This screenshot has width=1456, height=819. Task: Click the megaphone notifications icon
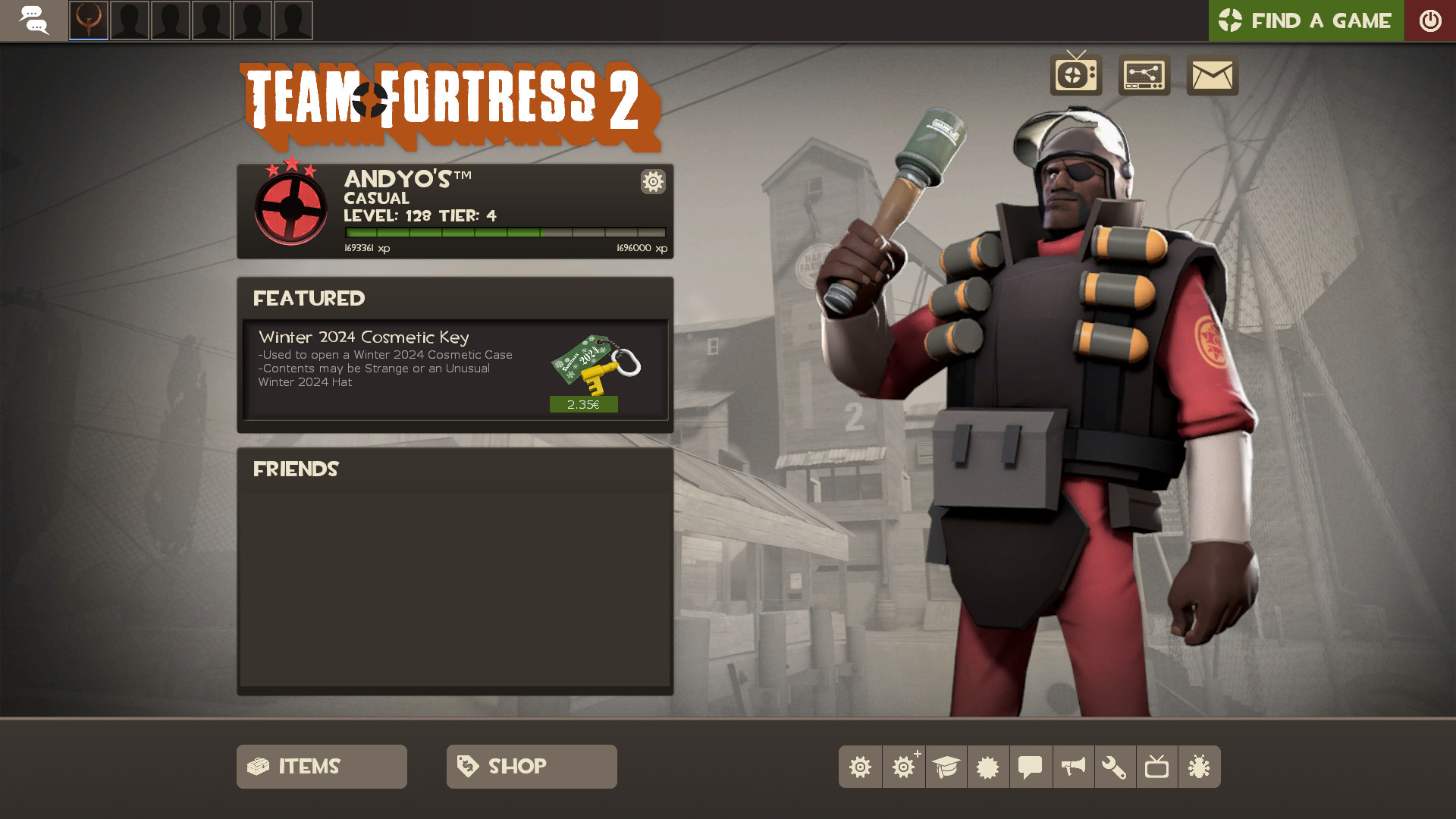[x=1073, y=767]
